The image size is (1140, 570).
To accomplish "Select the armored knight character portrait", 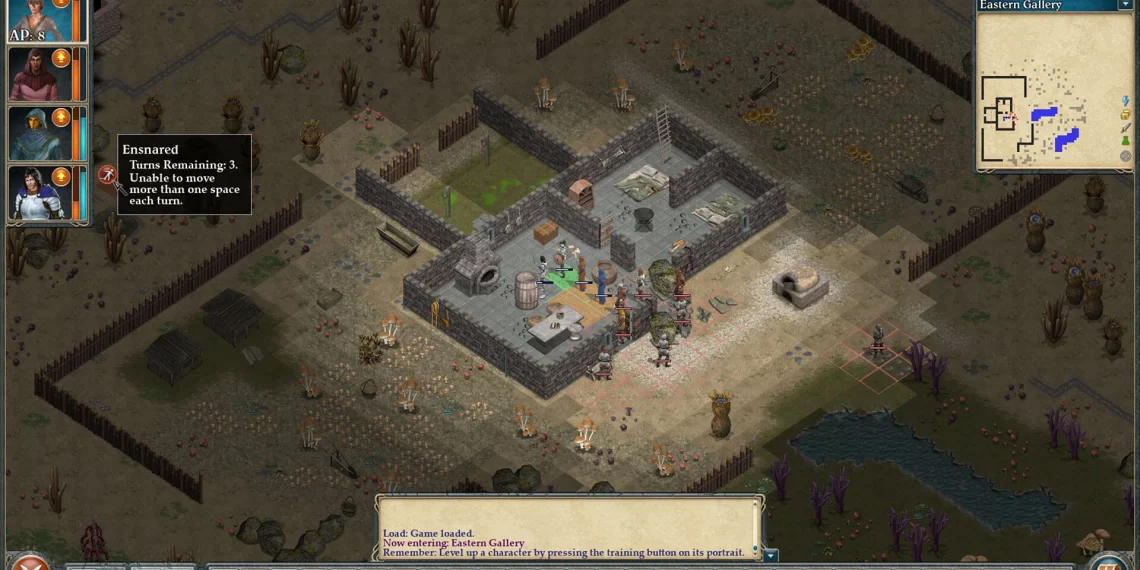I will tap(35, 193).
